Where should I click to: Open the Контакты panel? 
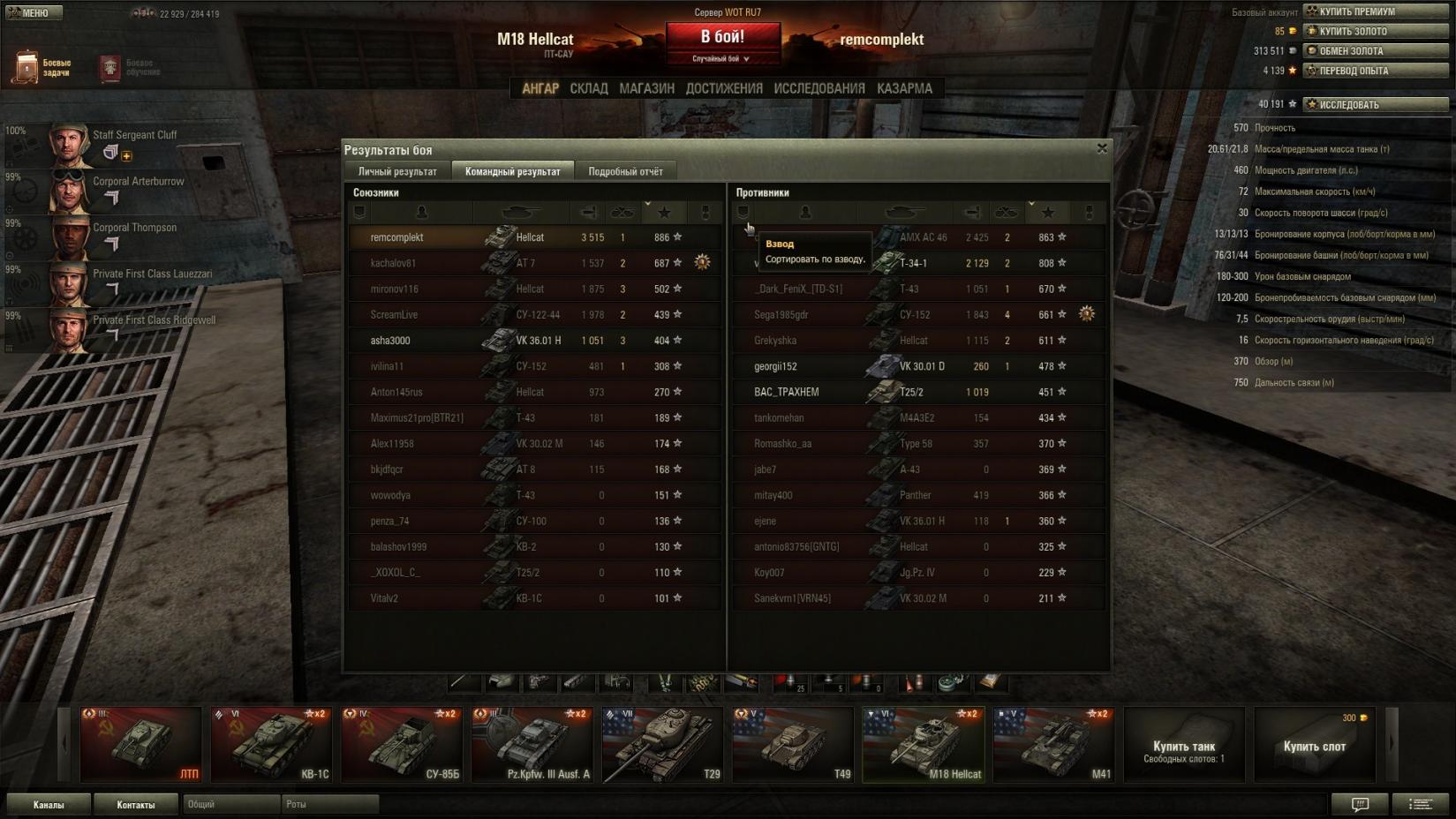136,804
